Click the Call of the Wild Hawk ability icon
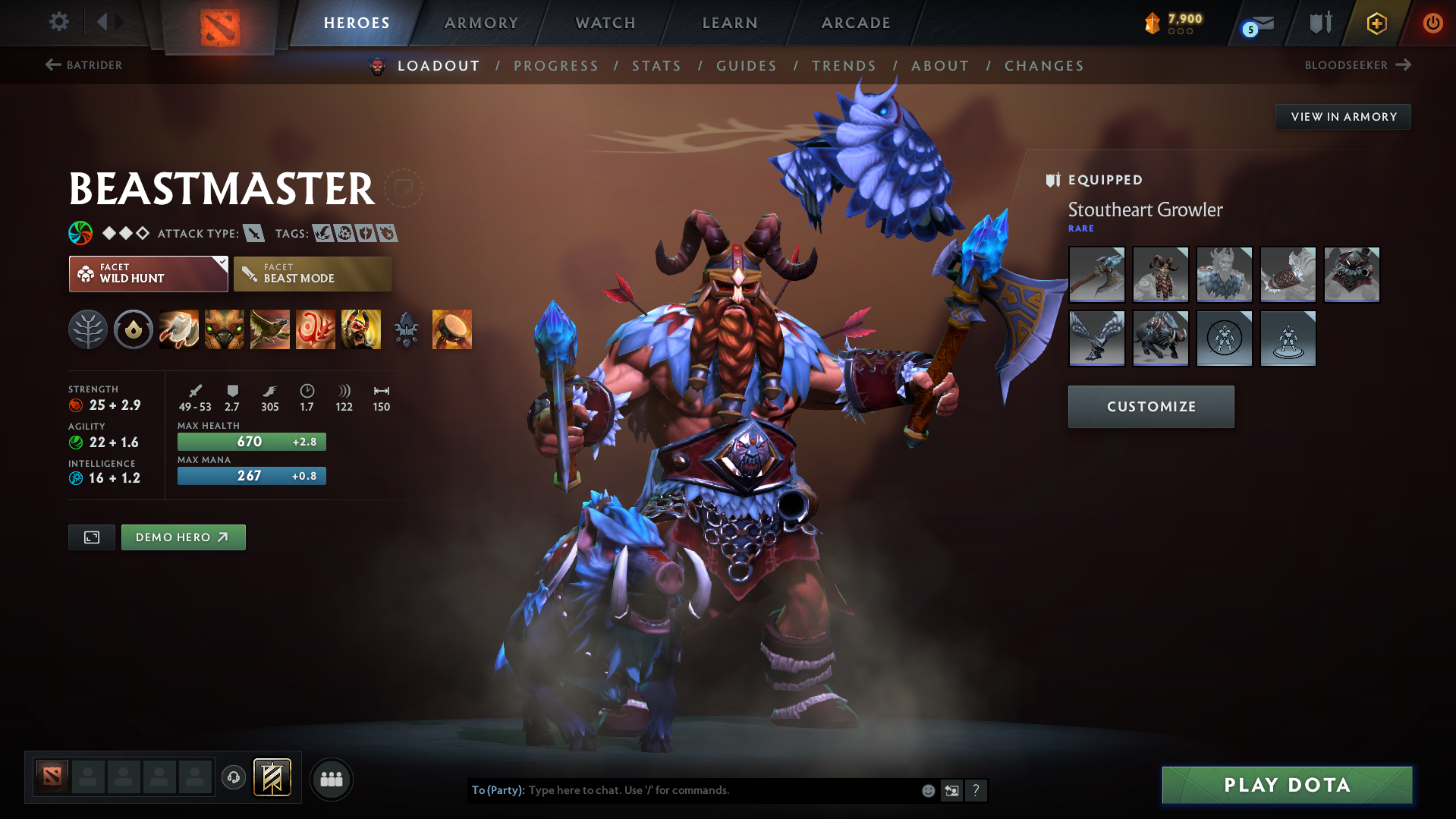1456x819 pixels. (269, 329)
